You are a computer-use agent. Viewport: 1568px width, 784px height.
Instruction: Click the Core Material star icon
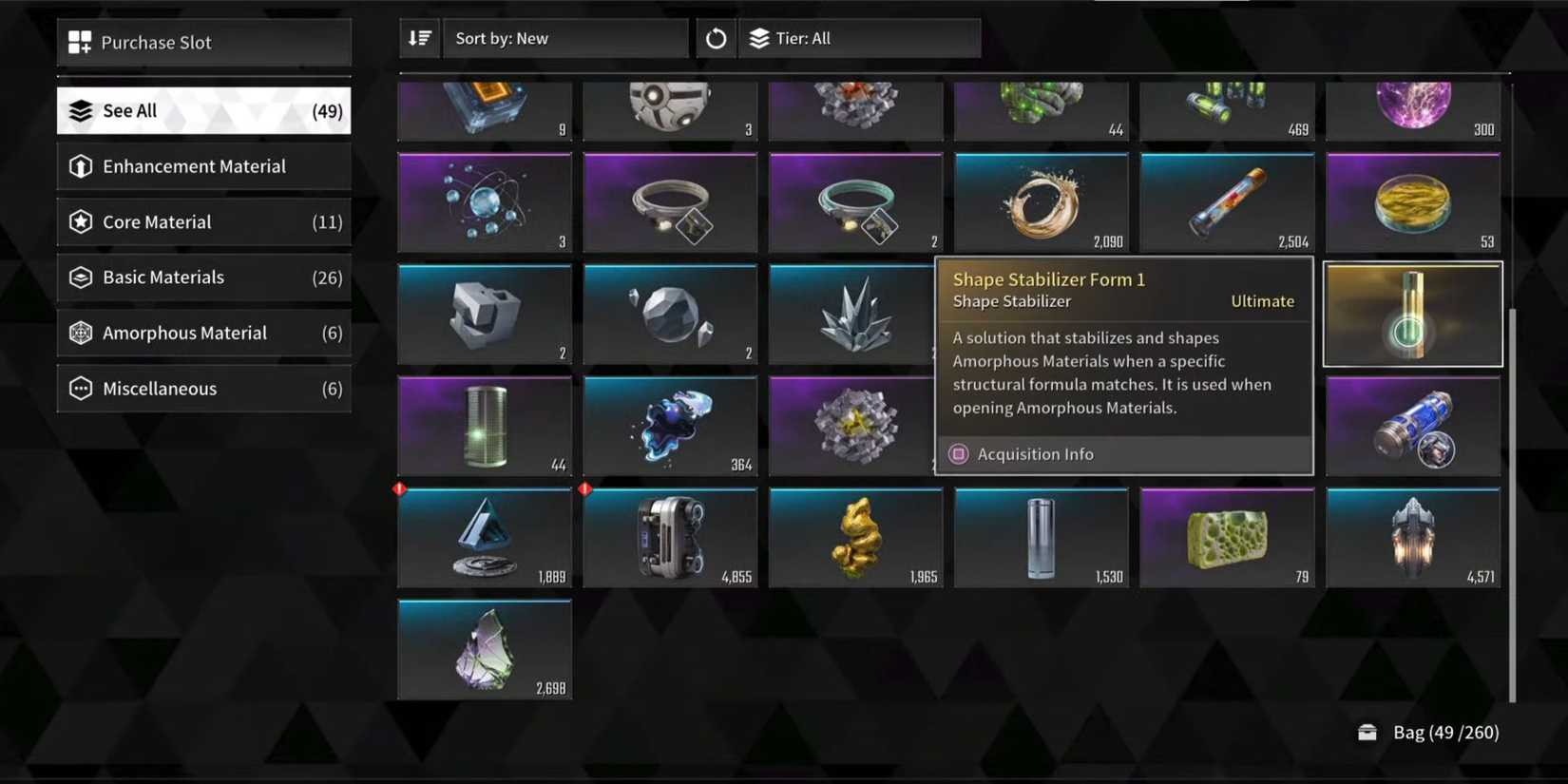point(81,221)
